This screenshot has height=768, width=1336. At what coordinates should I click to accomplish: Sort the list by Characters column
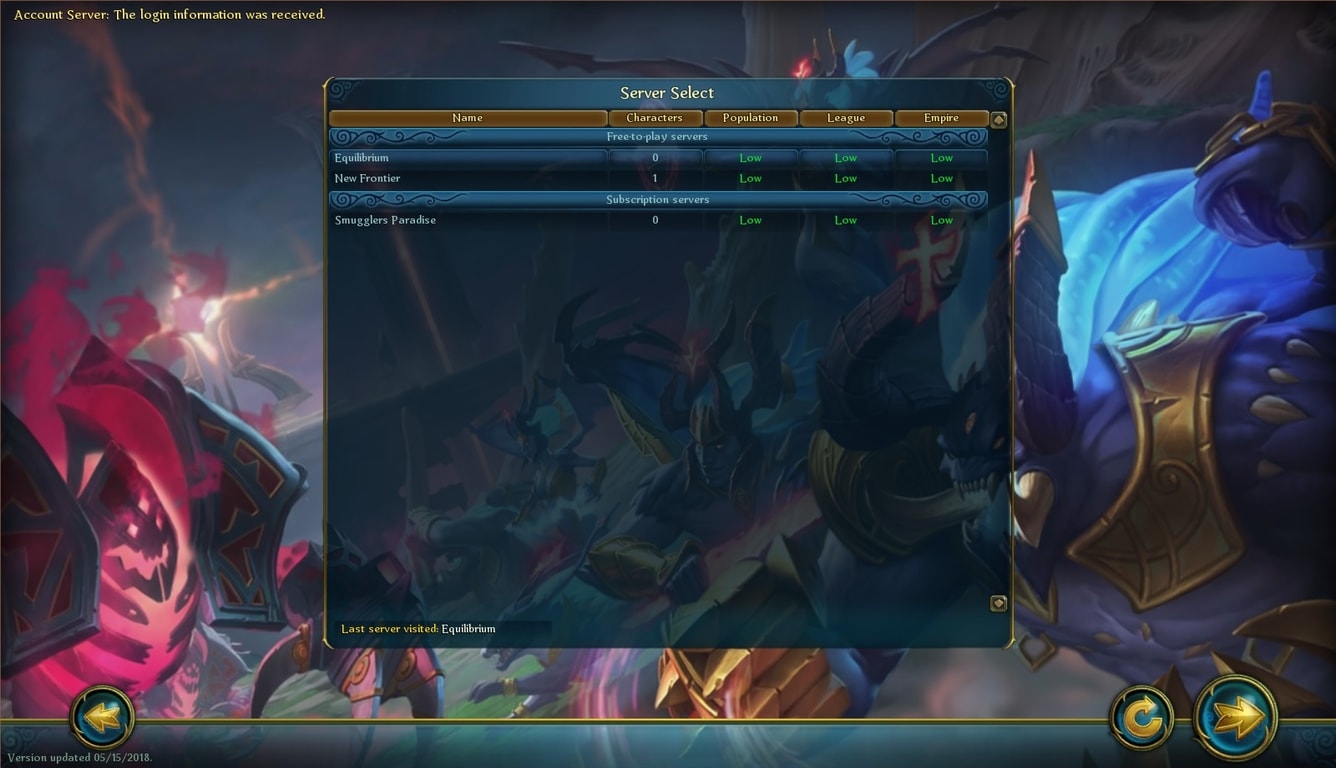point(655,118)
